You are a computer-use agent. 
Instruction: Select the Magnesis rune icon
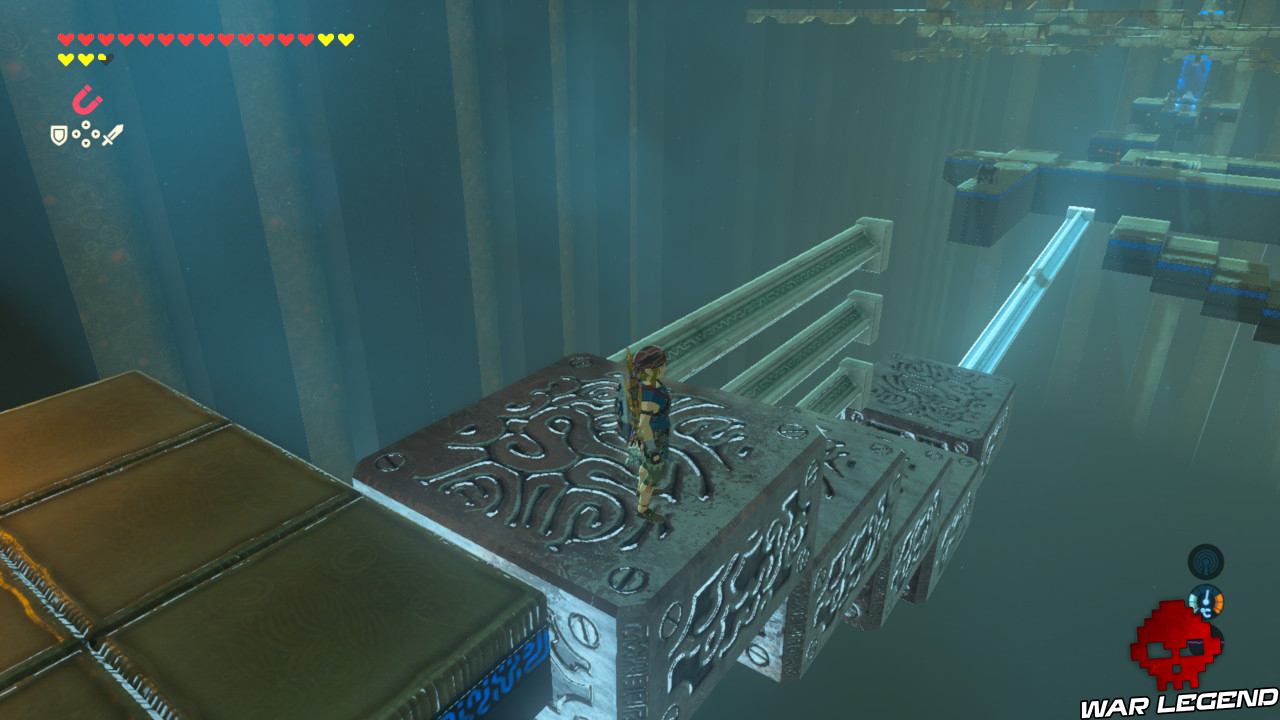(87, 100)
